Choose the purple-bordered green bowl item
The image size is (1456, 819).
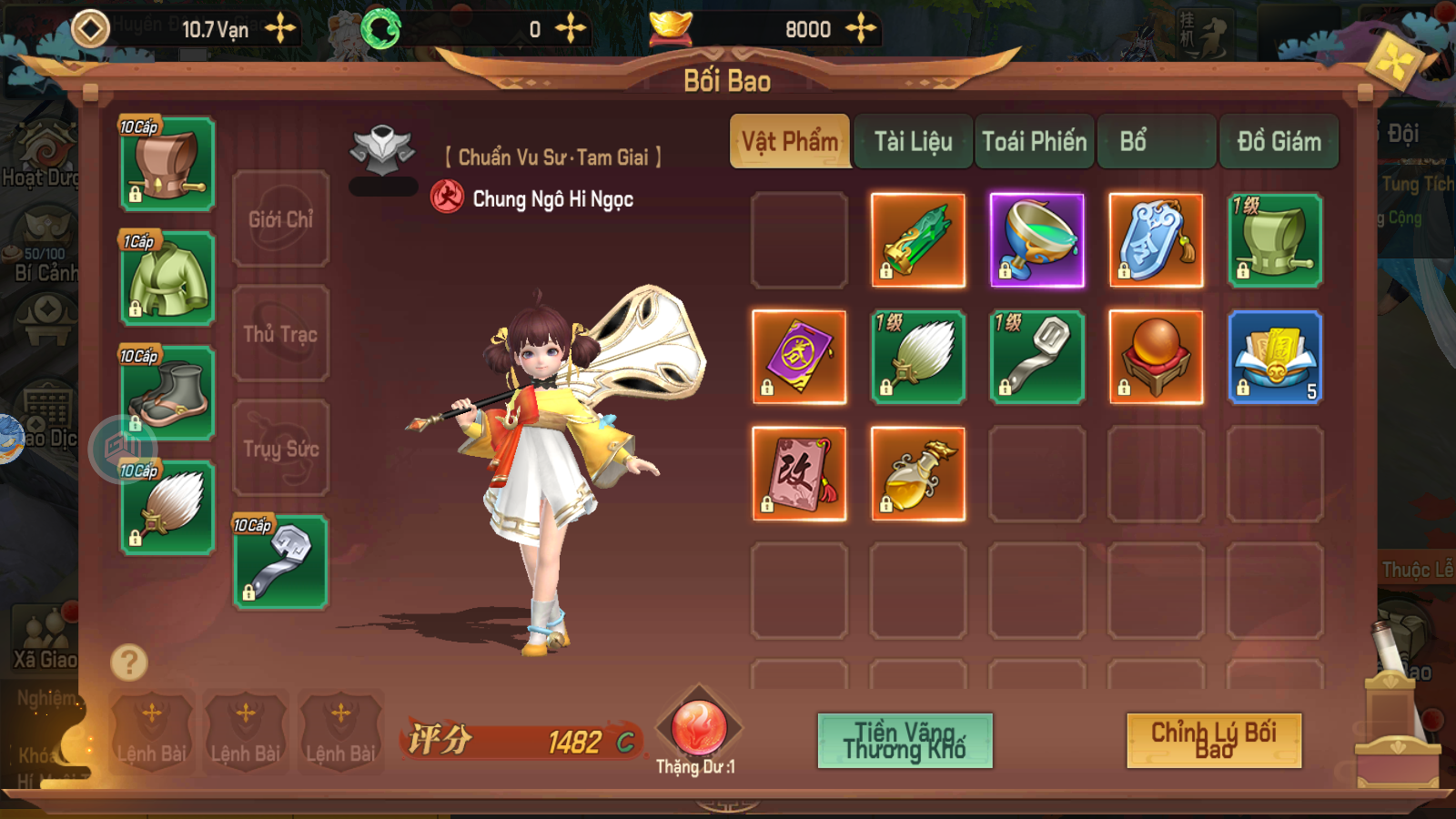(1037, 241)
